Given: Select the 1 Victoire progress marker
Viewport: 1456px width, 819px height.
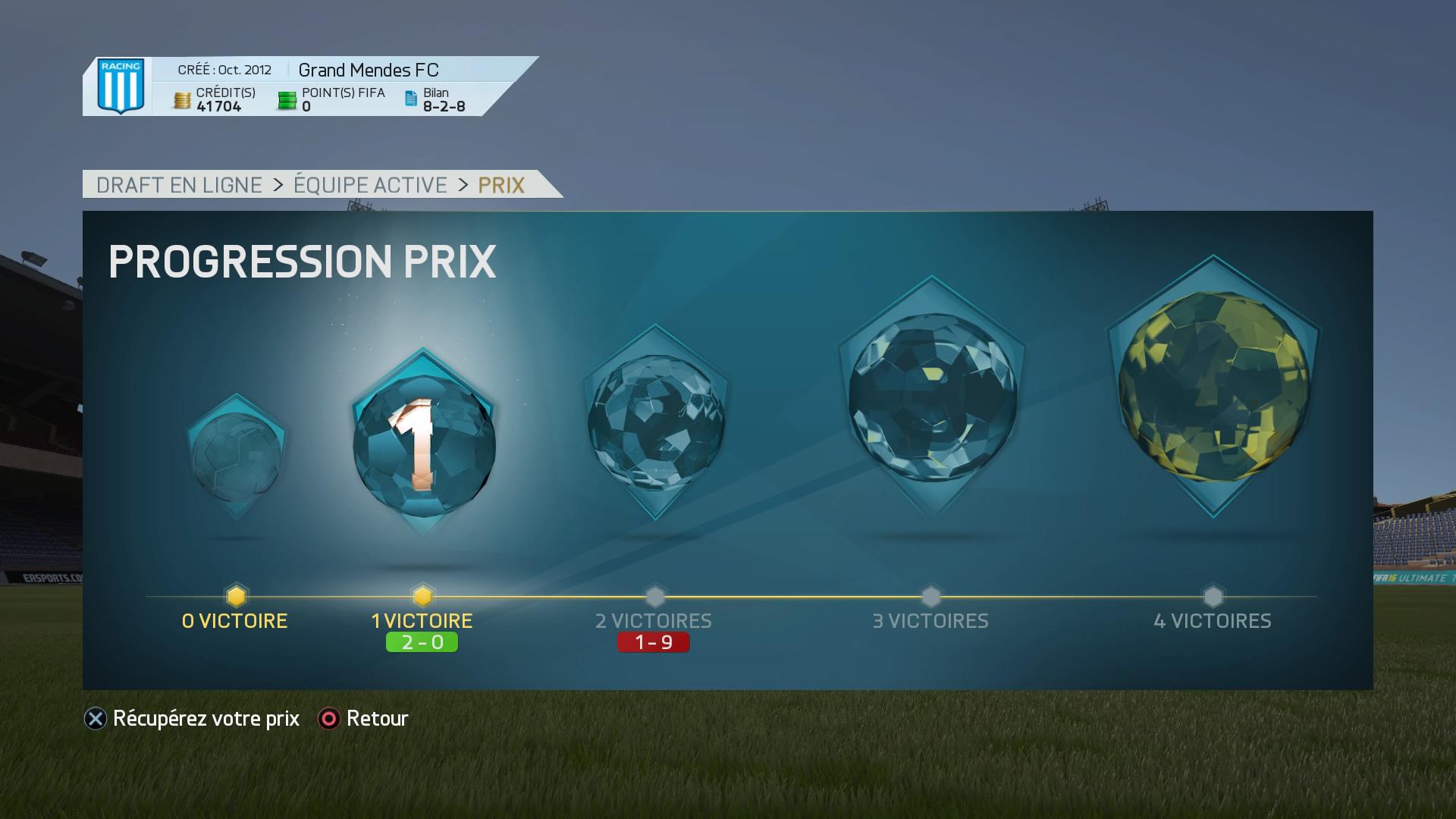Looking at the screenshot, I should (x=422, y=596).
